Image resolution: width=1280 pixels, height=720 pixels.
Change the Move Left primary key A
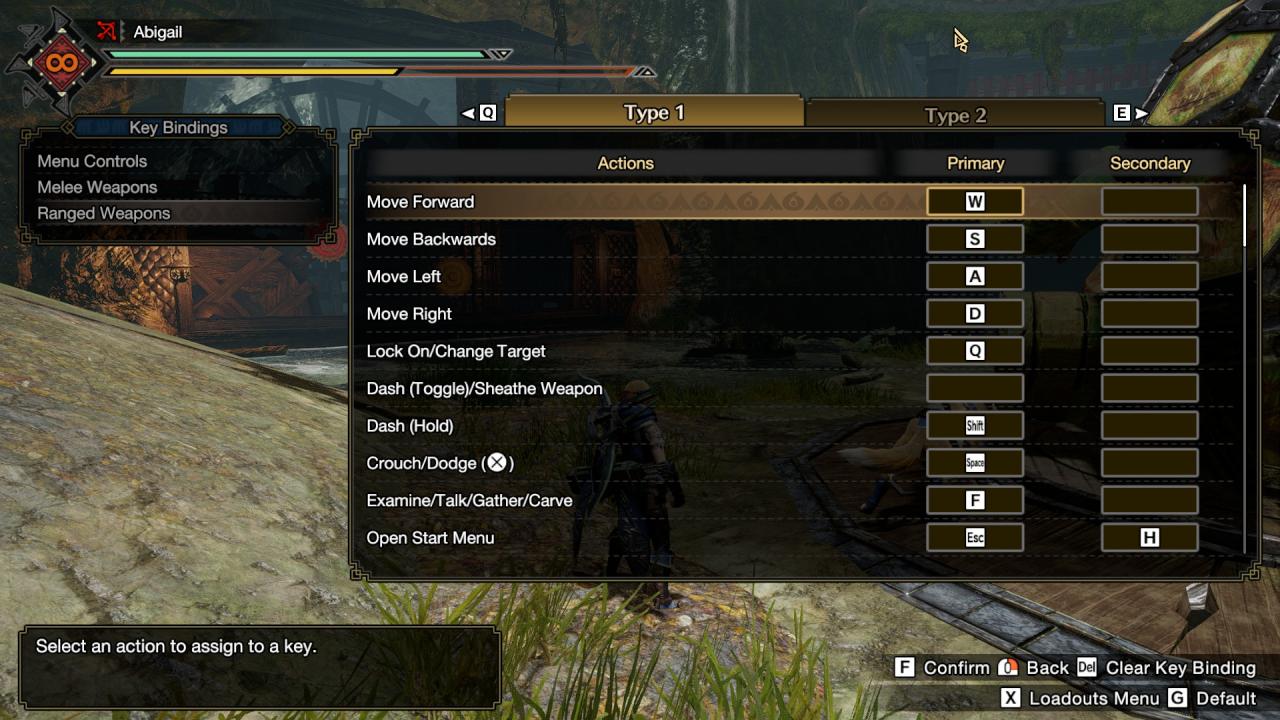(x=975, y=277)
